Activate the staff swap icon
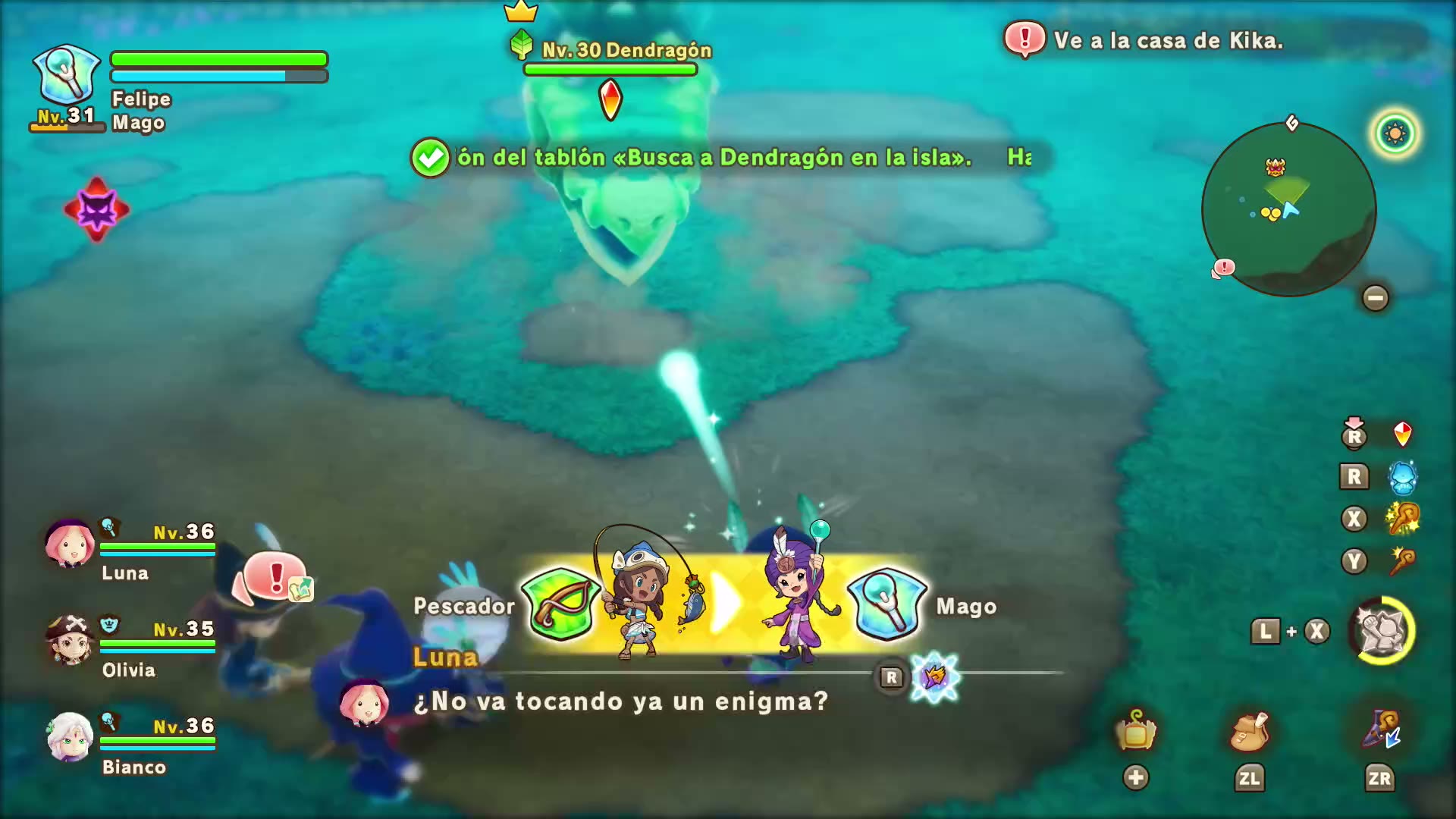 (x=1380, y=732)
